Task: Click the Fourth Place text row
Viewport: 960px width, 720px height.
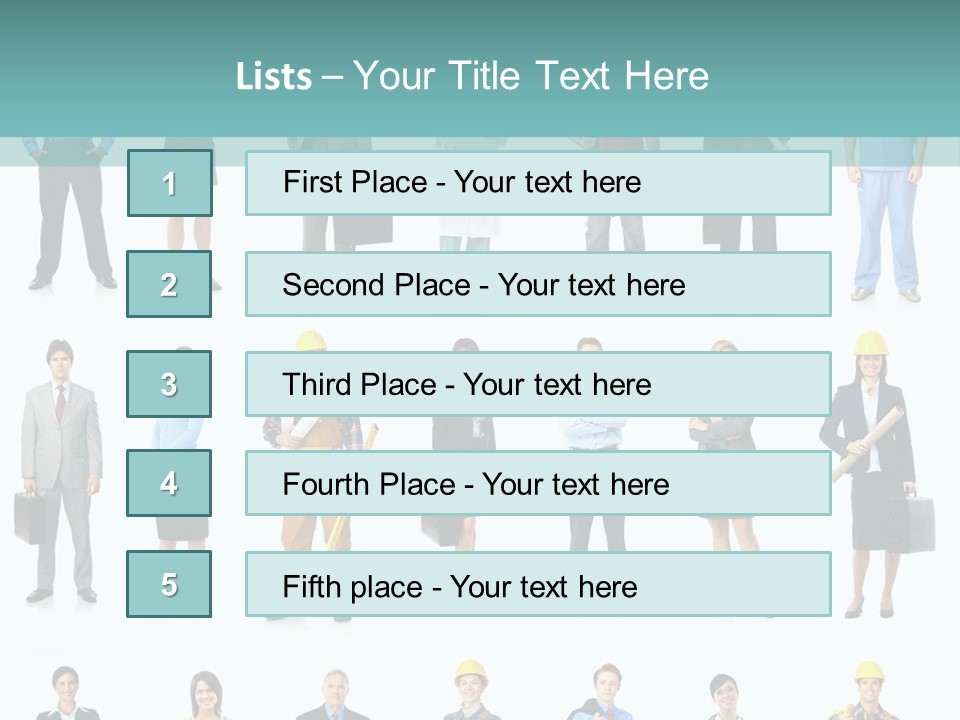Action: click(538, 483)
